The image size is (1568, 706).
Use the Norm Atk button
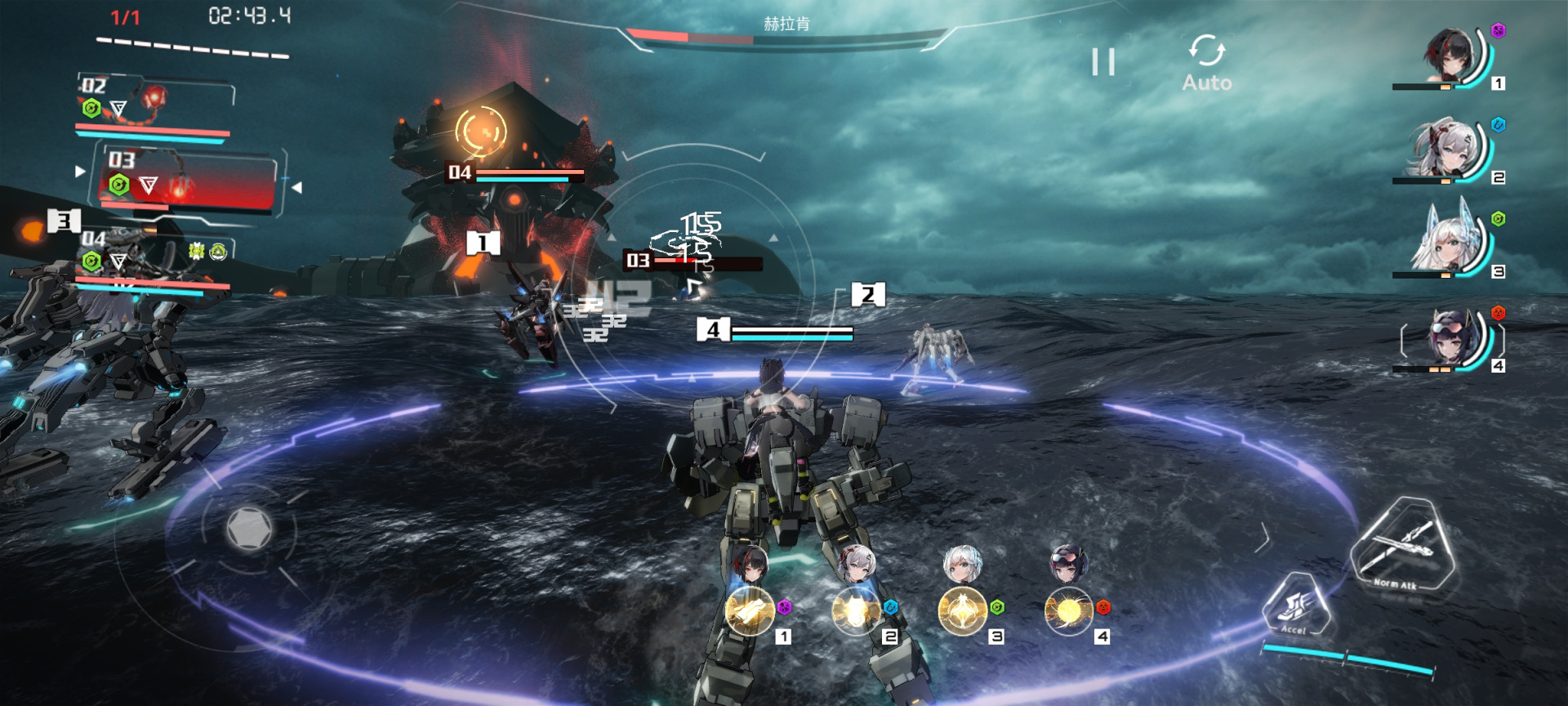[1401, 544]
